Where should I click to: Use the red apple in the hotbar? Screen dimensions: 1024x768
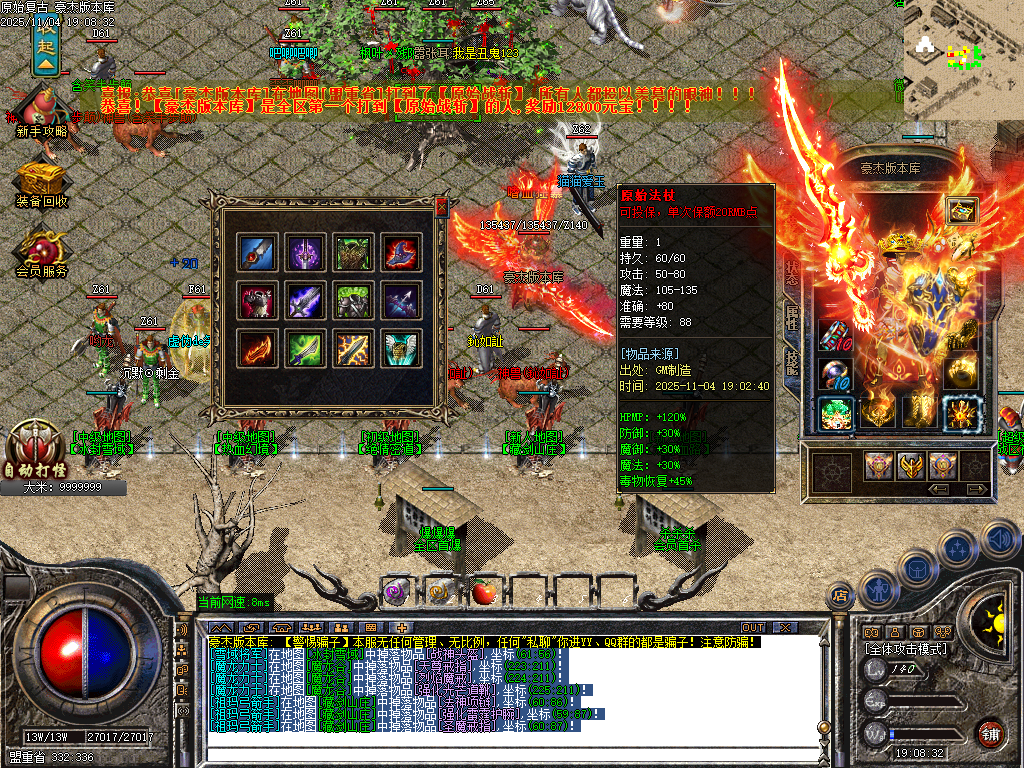pos(485,592)
